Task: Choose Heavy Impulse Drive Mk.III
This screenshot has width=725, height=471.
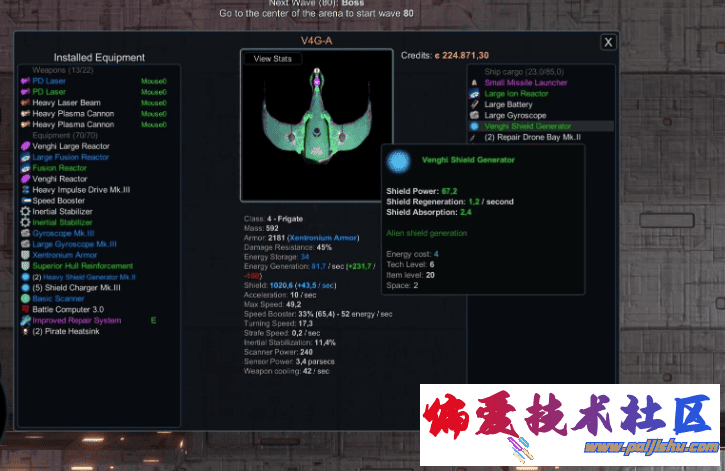Action: [x=81, y=189]
